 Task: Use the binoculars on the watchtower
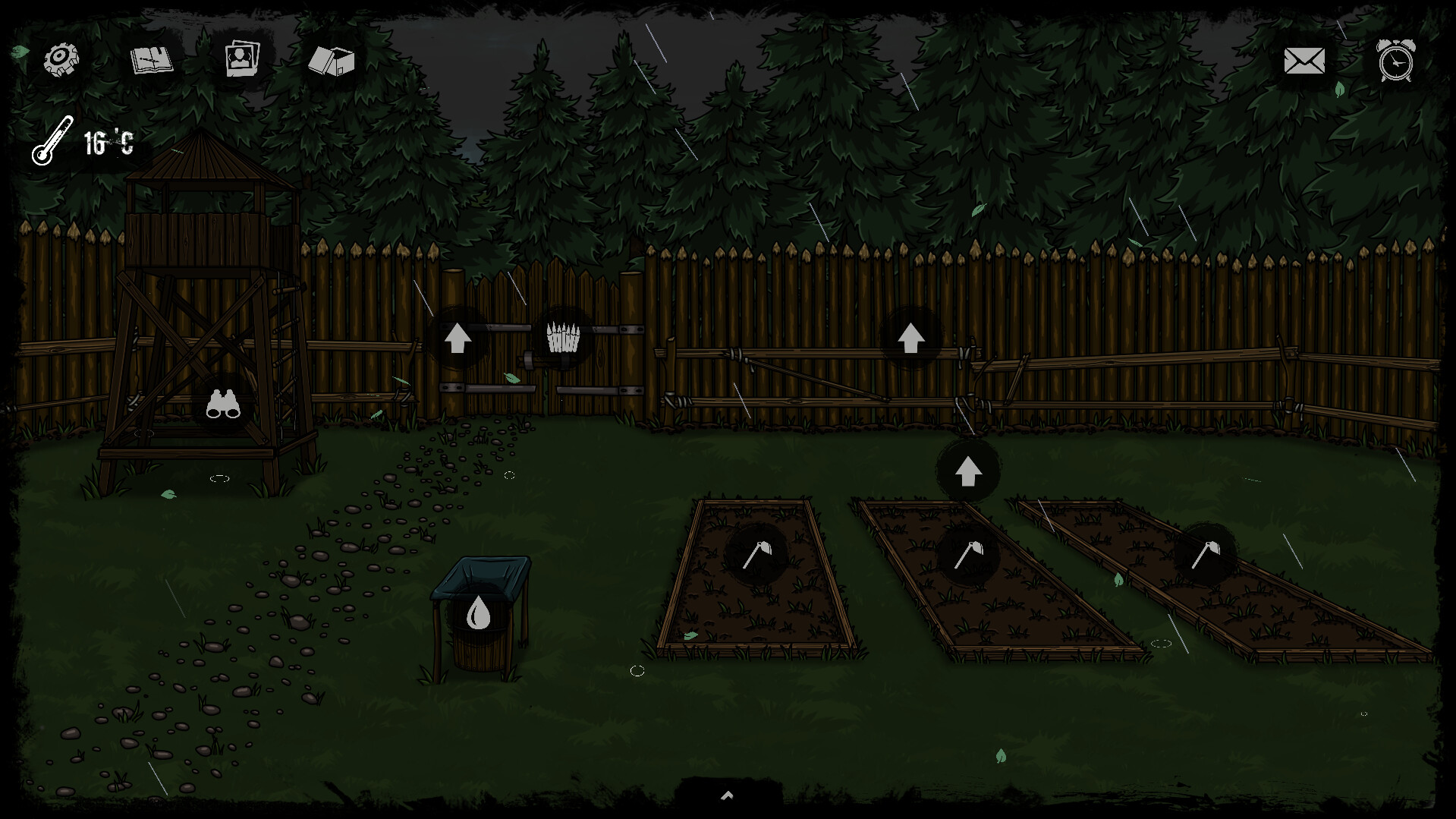pyautogui.click(x=223, y=404)
